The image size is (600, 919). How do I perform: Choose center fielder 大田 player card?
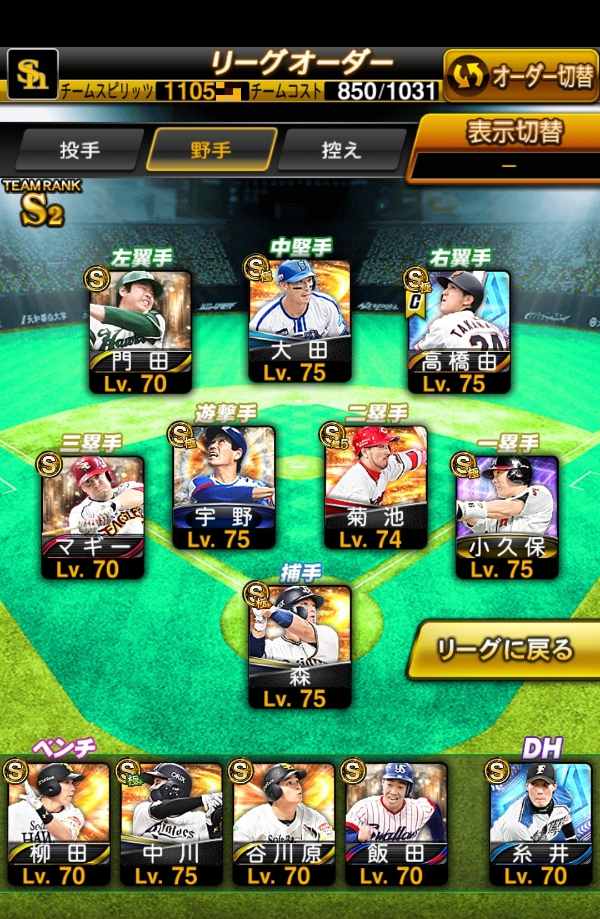coord(299,322)
